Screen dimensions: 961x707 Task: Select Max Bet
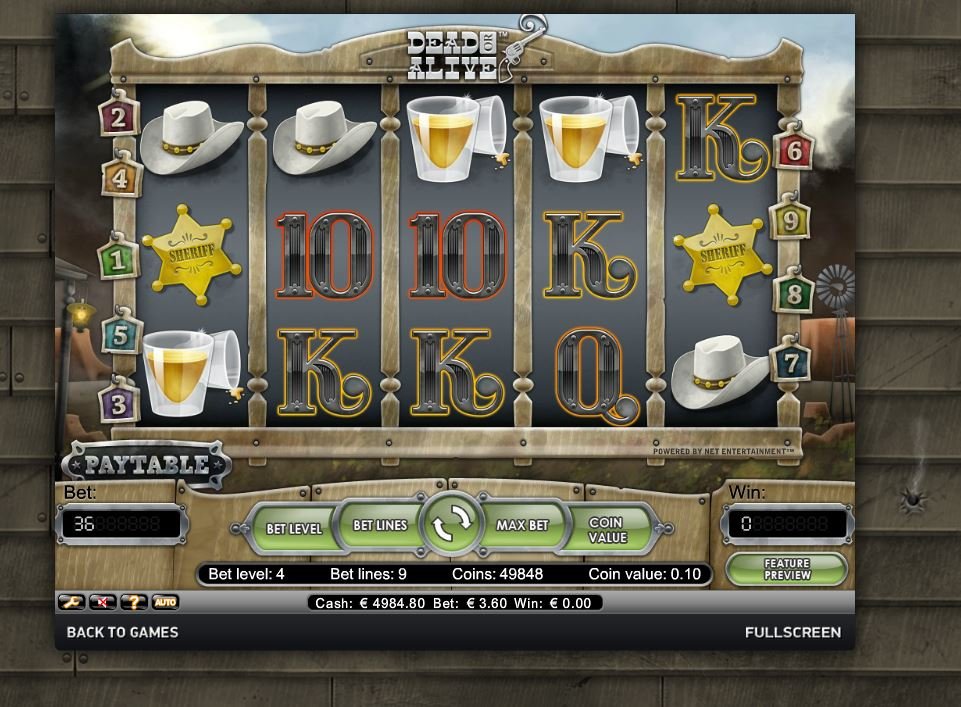pos(522,526)
